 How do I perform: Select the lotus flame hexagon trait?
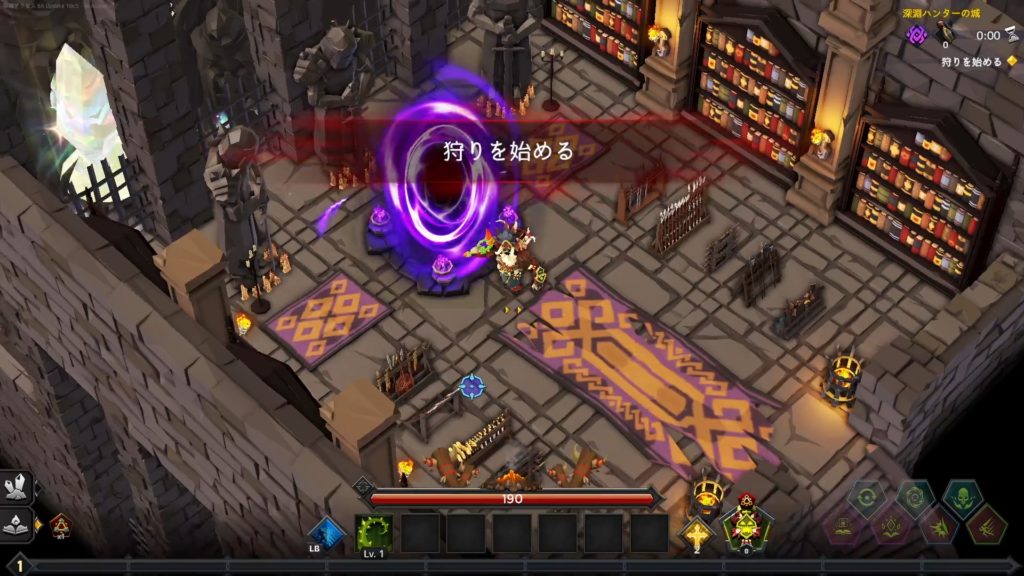pyautogui.click(x=891, y=525)
